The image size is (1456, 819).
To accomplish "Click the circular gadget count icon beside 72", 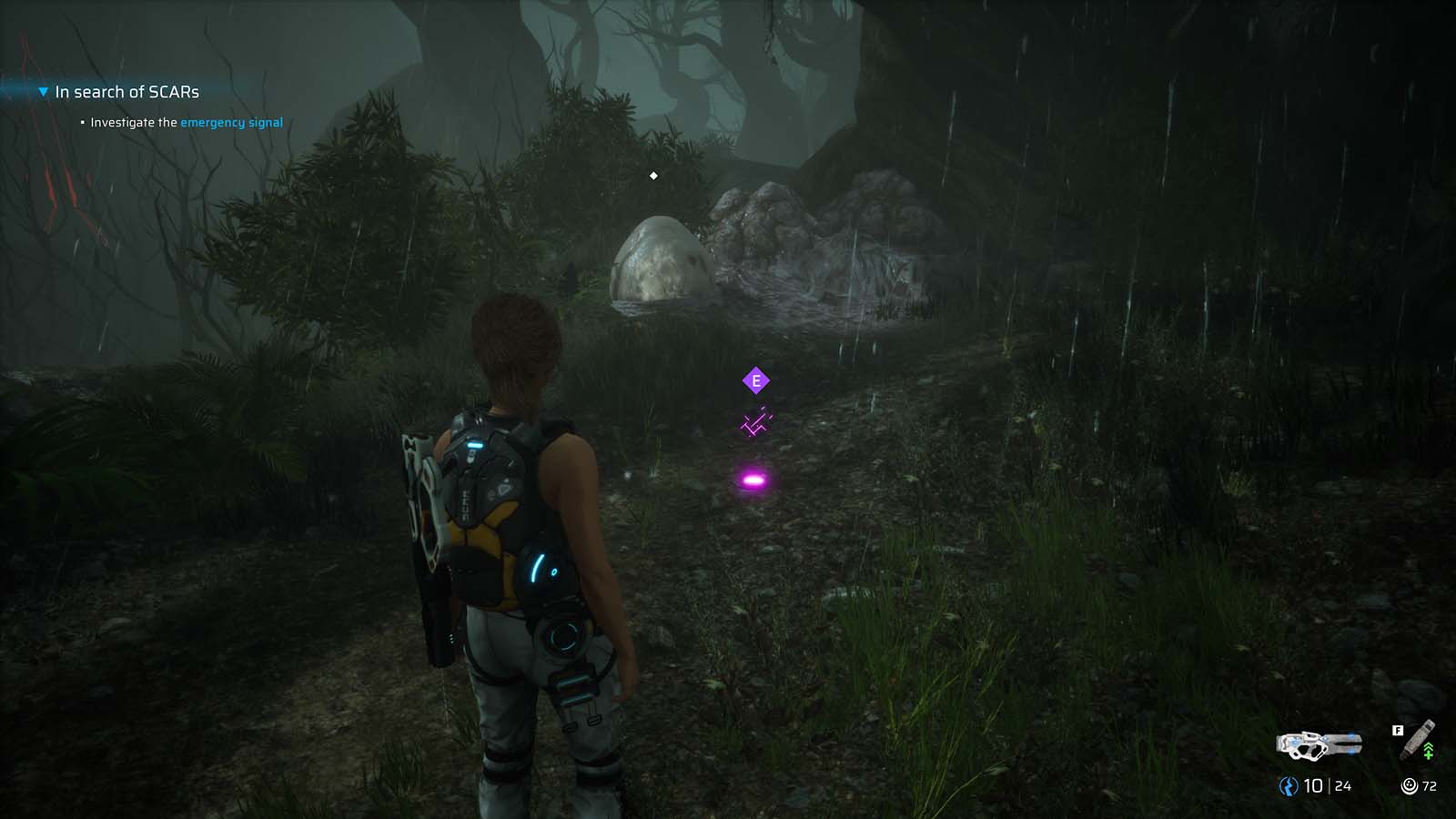I will click(x=1410, y=784).
